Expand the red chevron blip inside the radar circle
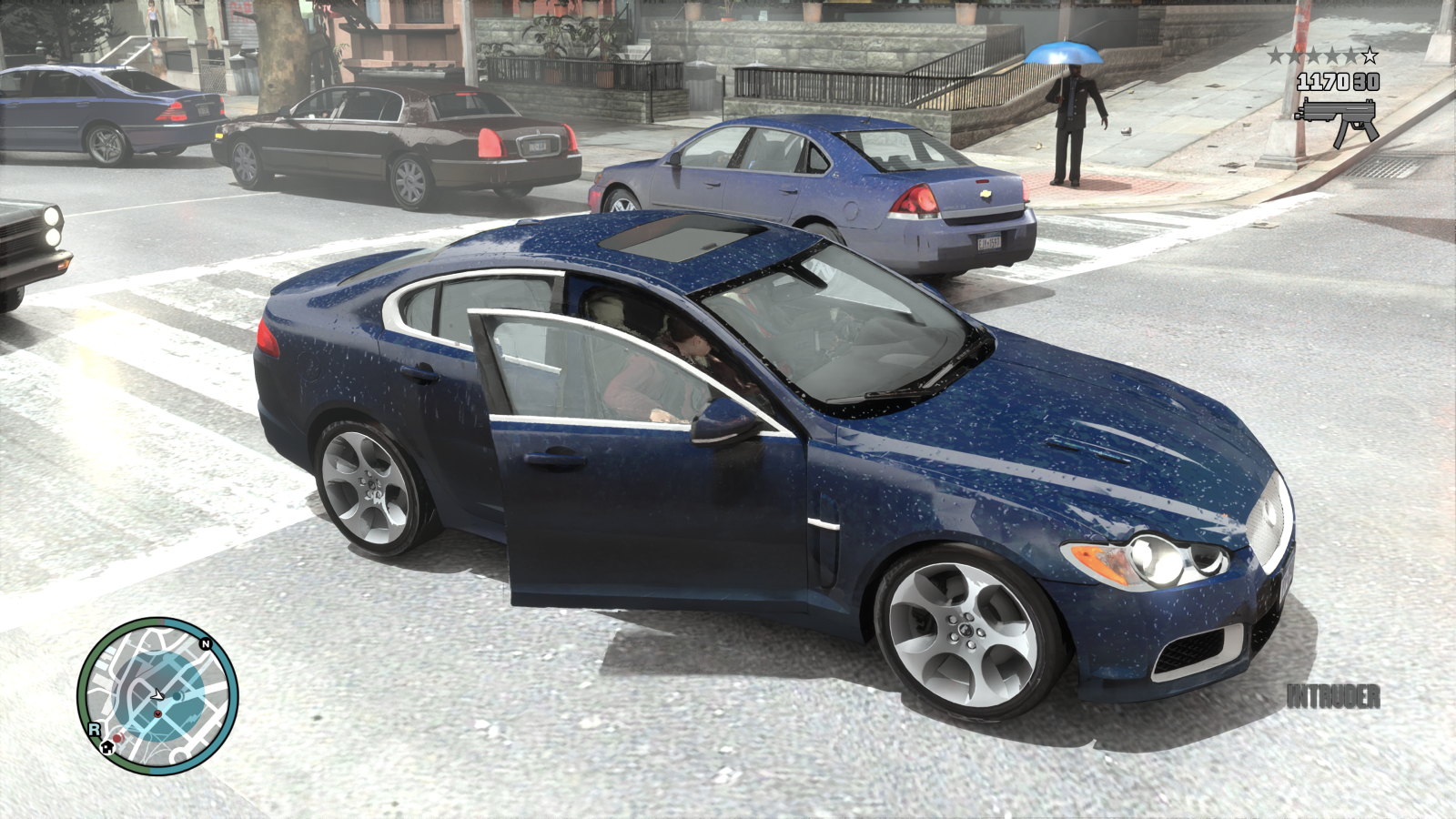The width and height of the screenshot is (1456, 819). click(x=158, y=714)
